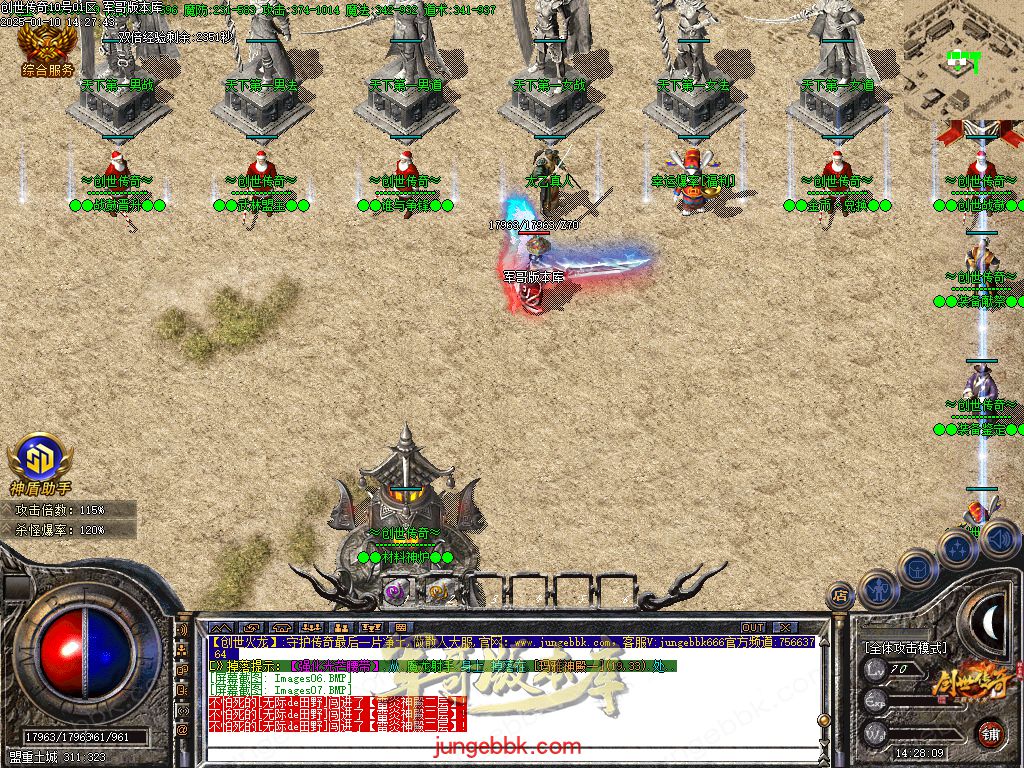Click the OUT button on the chat bar
This screenshot has width=1024, height=768.
(x=752, y=628)
